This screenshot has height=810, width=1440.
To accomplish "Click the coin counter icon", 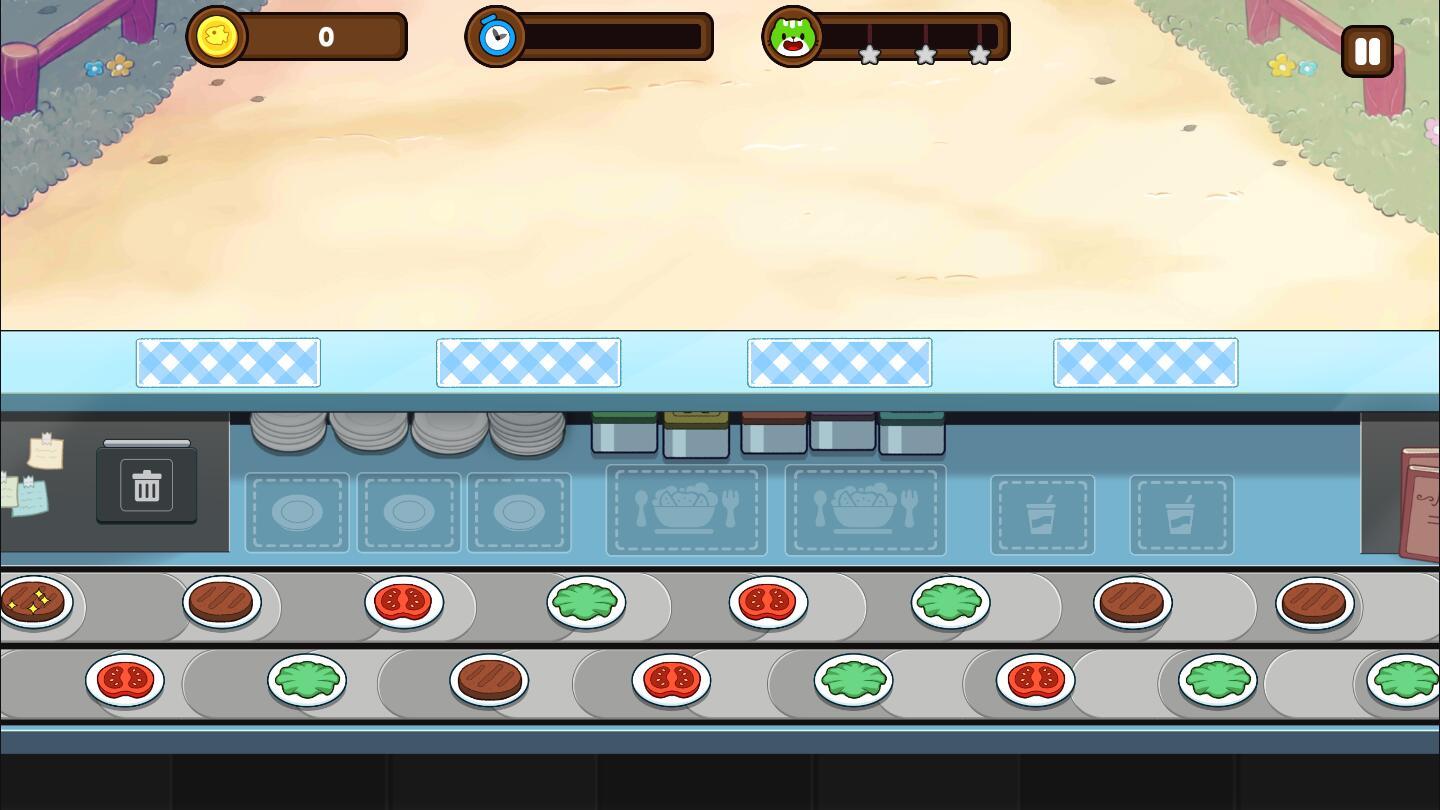I will (217, 36).
